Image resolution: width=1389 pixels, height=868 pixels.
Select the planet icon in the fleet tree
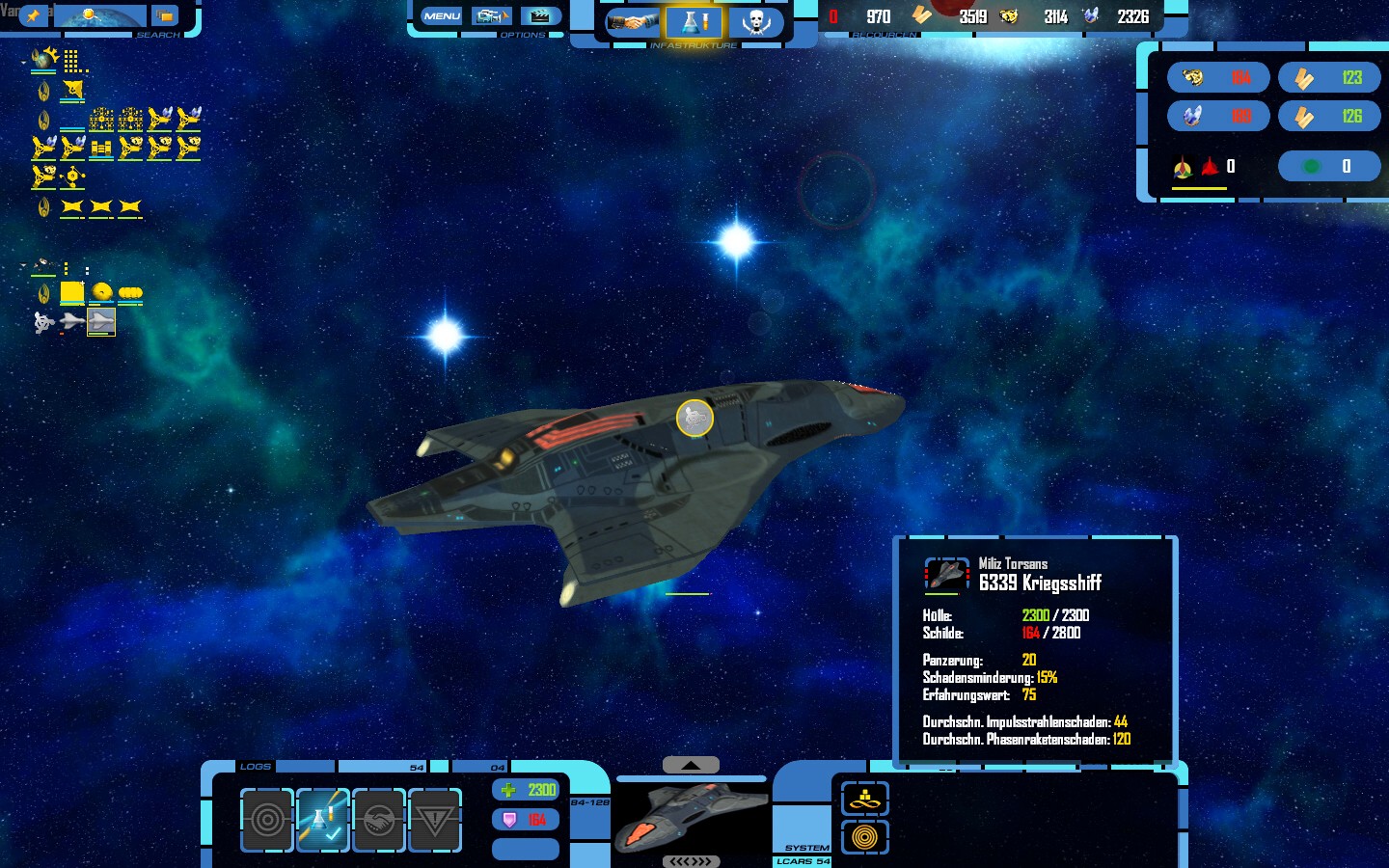(x=43, y=60)
